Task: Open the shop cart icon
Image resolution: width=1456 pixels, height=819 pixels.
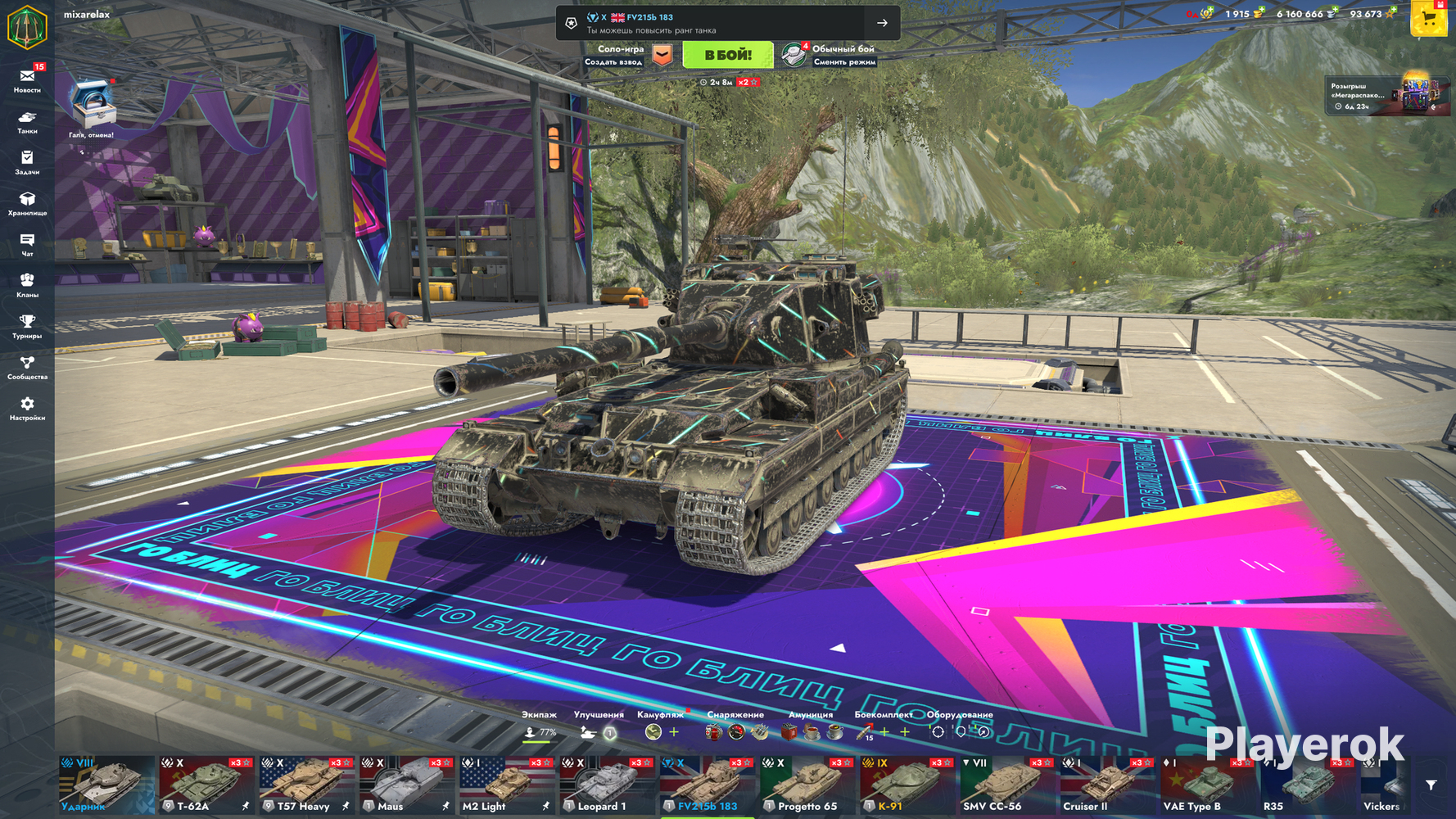Action: [x=1429, y=19]
